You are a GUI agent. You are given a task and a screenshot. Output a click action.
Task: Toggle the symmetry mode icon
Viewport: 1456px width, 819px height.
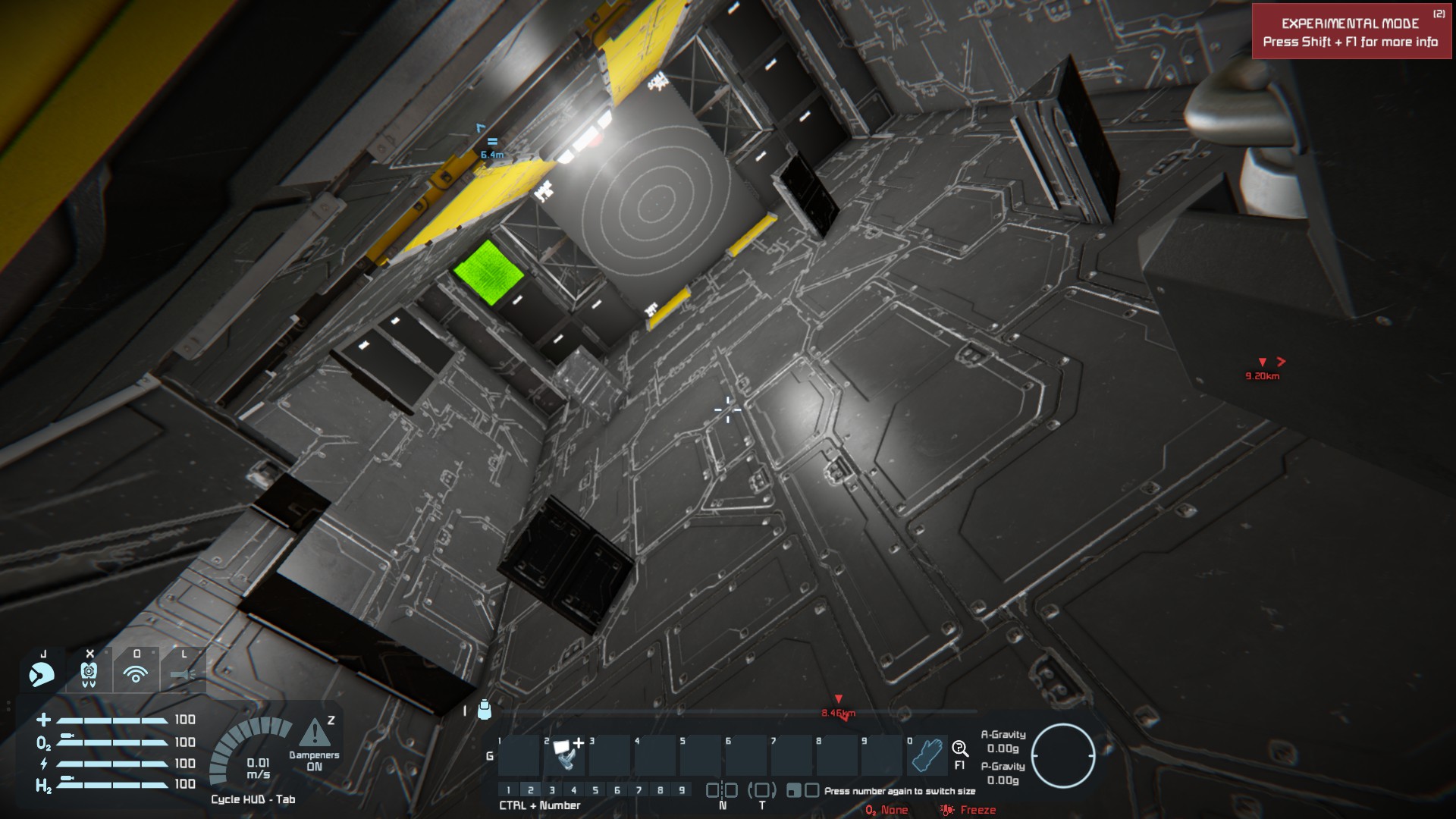(722, 790)
